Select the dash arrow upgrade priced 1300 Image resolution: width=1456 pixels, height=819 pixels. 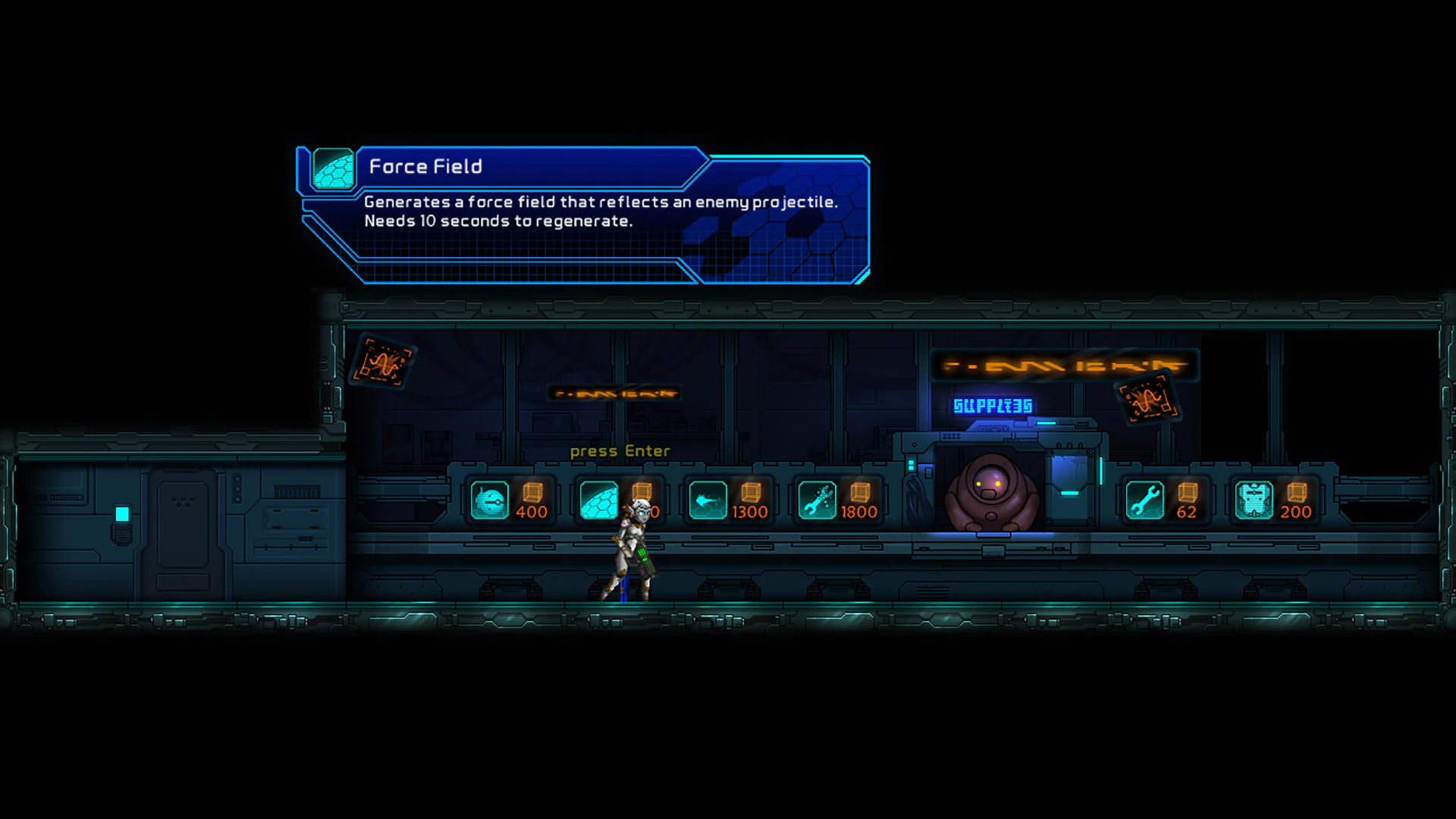708,500
